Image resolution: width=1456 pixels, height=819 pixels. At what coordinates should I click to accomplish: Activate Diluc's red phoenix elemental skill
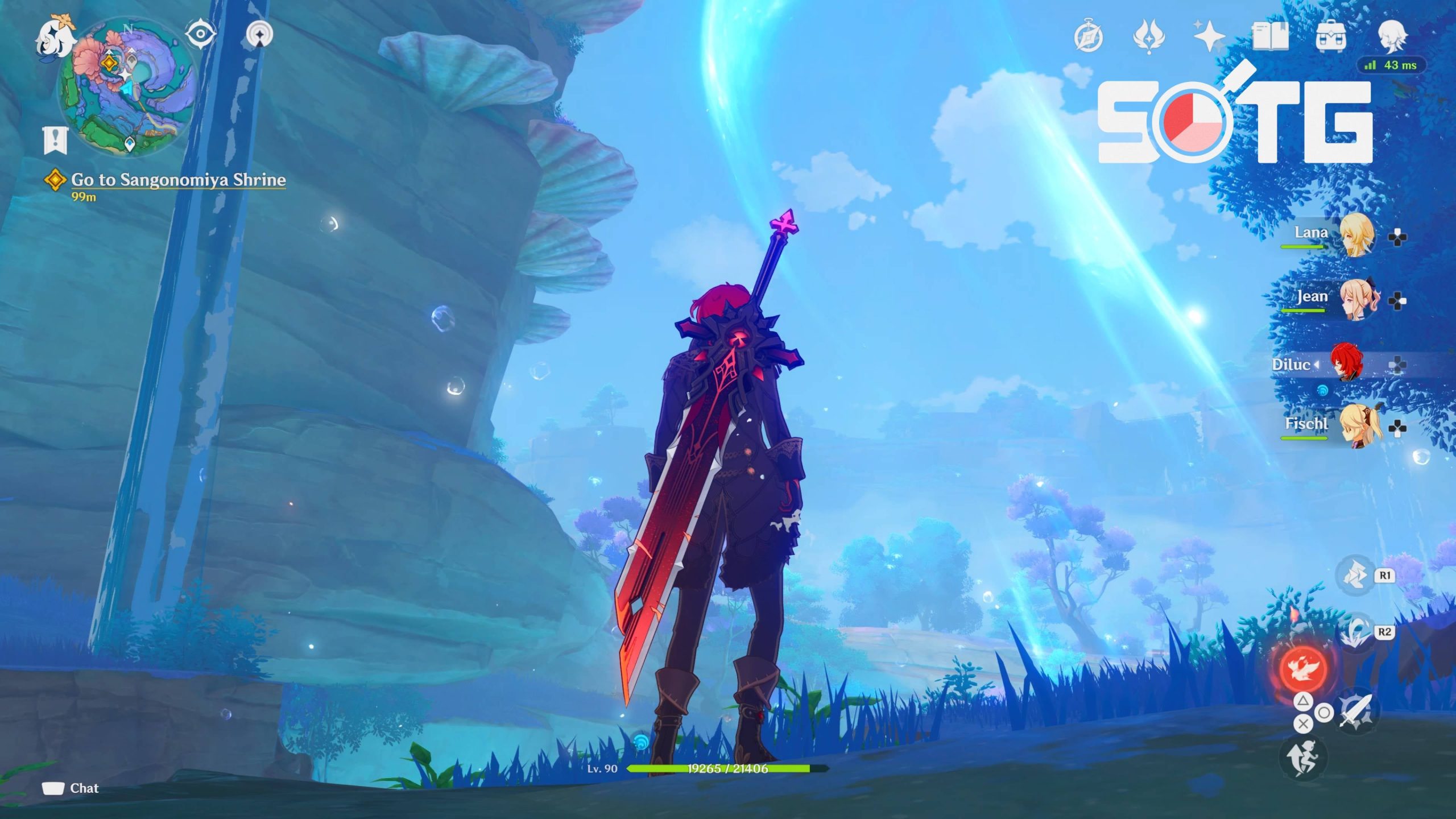click(1304, 667)
